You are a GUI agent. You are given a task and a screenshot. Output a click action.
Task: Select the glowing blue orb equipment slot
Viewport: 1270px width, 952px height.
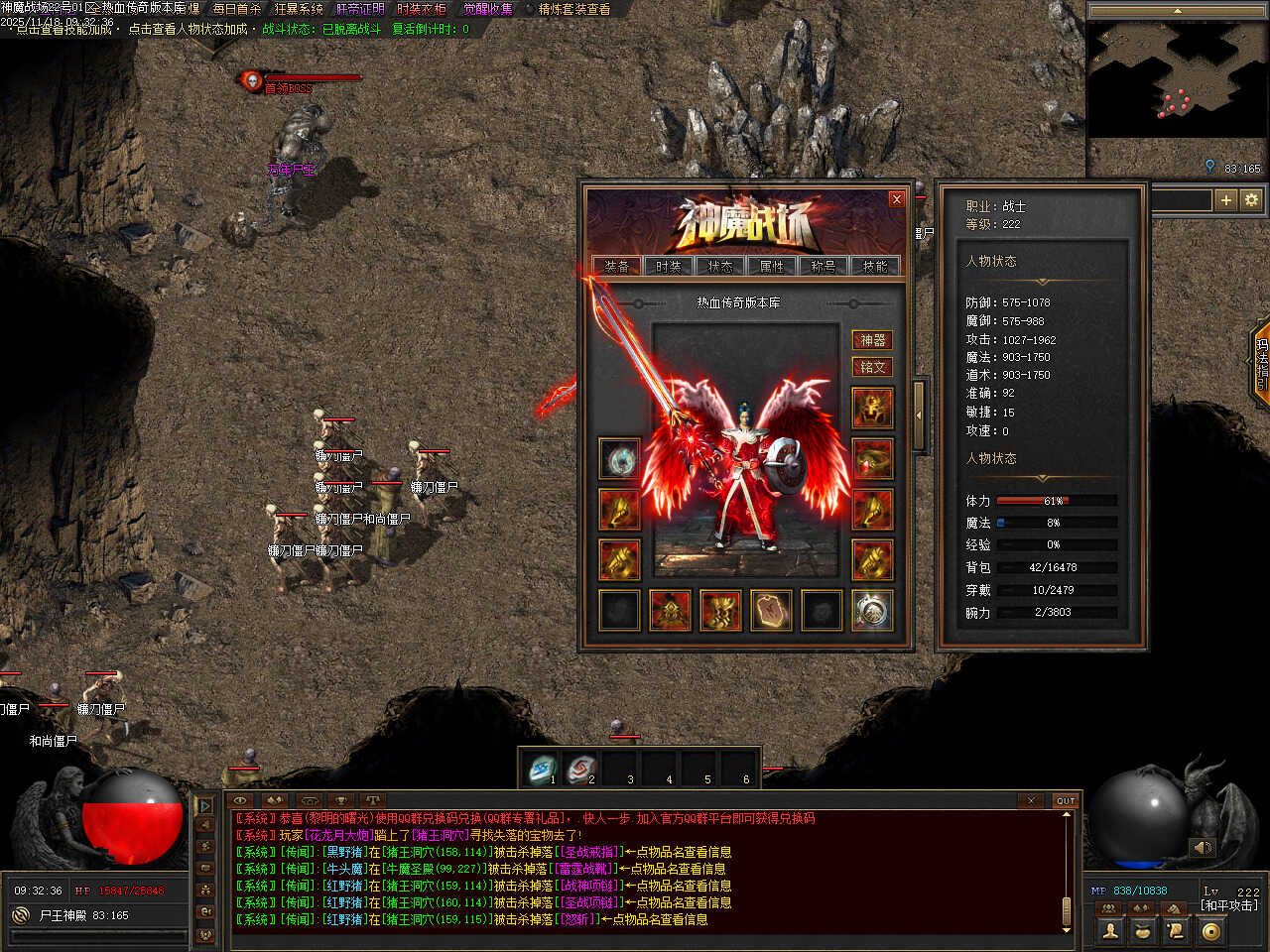pyautogui.click(x=620, y=459)
